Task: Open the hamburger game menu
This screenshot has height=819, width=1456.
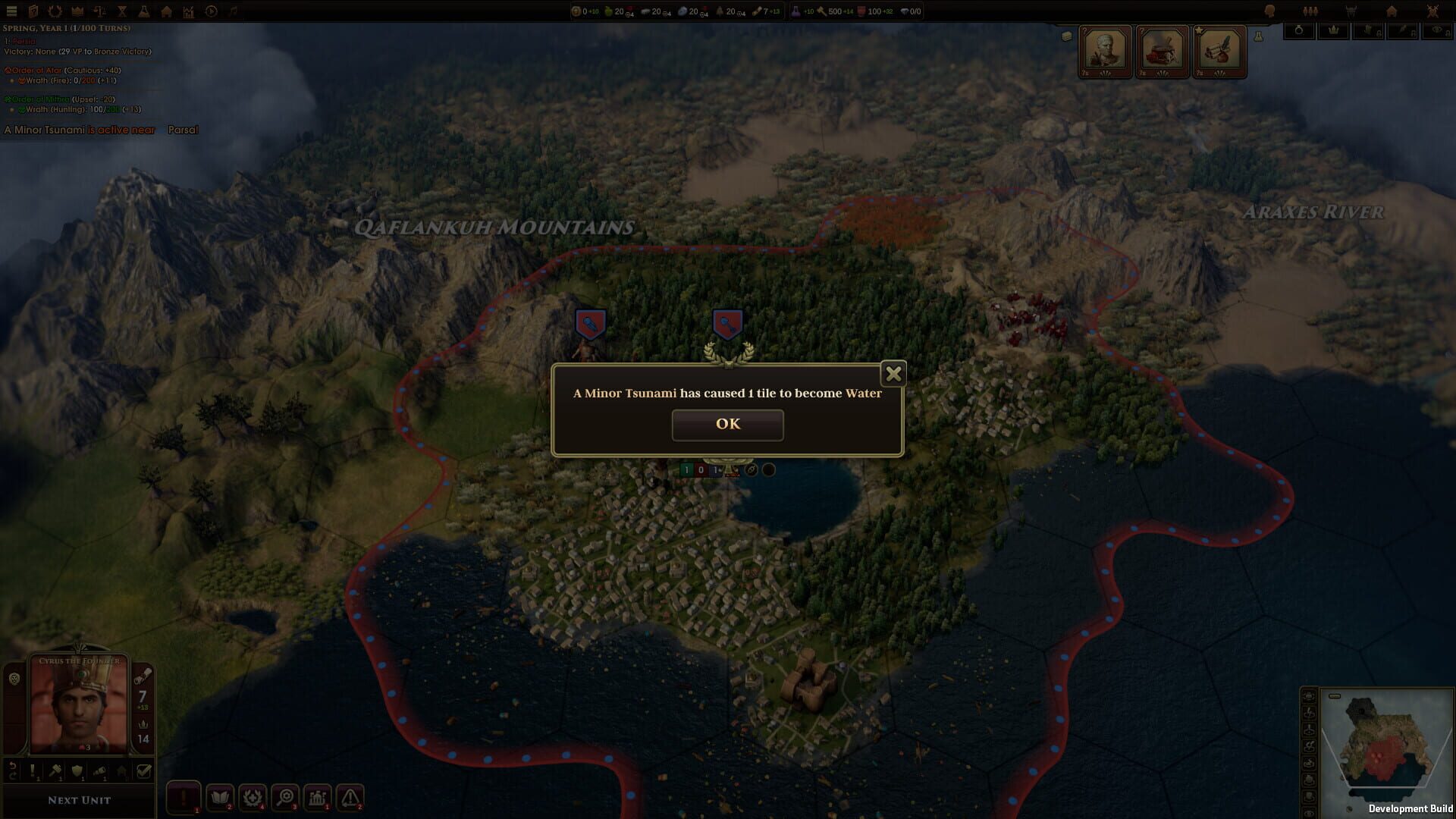Action: pyautogui.click(x=11, y=11)
